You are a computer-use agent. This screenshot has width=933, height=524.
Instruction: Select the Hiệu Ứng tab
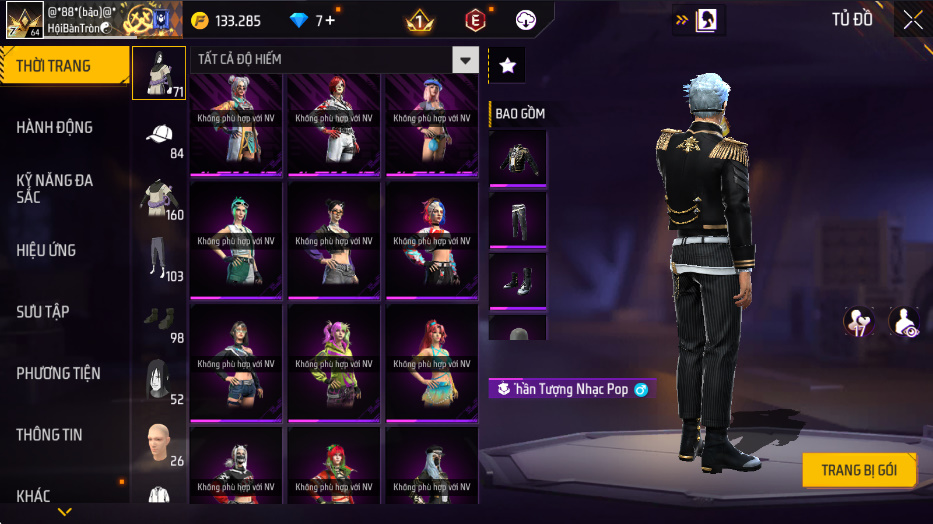pyautogui.click(x=47, y=250)
